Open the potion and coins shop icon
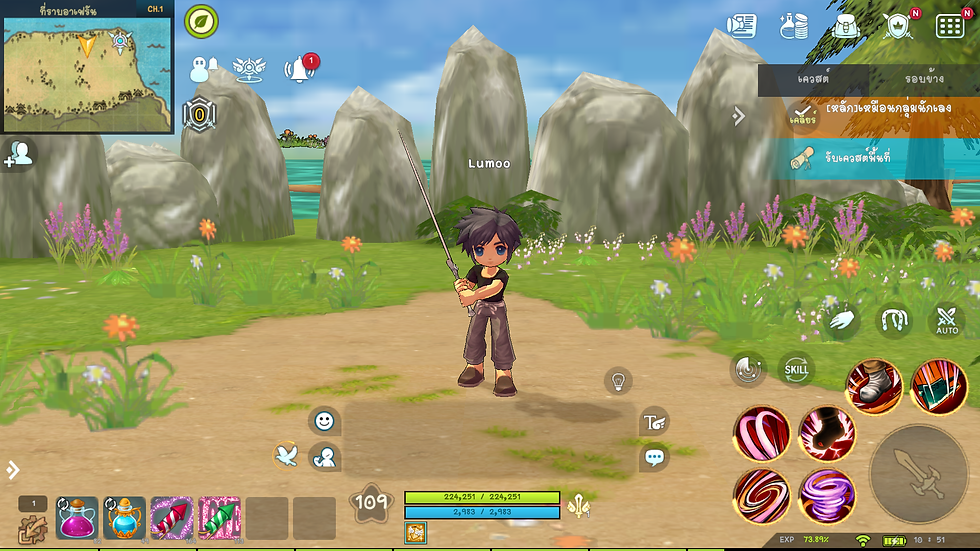This screenshot has width=980, height=551. tap(793, 26)
